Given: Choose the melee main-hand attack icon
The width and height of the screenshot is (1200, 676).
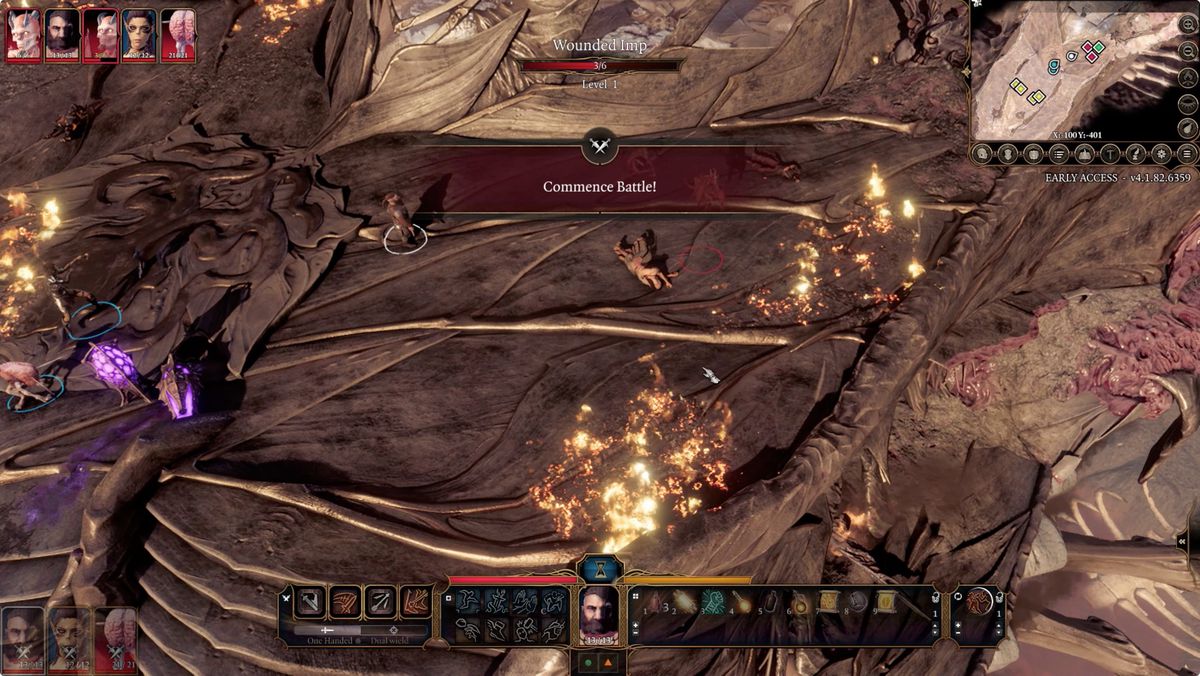Looking at the screenshot, I should pos(311,602).
